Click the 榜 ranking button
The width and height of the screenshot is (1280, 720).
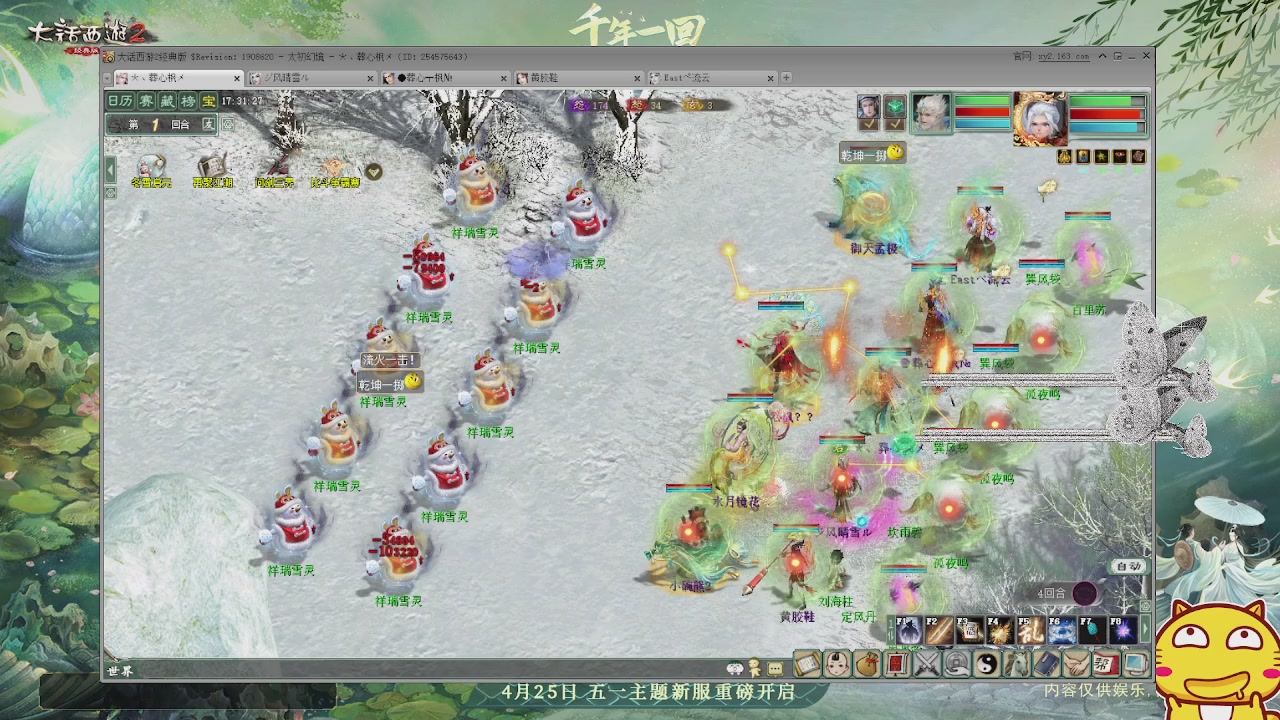[187, 100]
